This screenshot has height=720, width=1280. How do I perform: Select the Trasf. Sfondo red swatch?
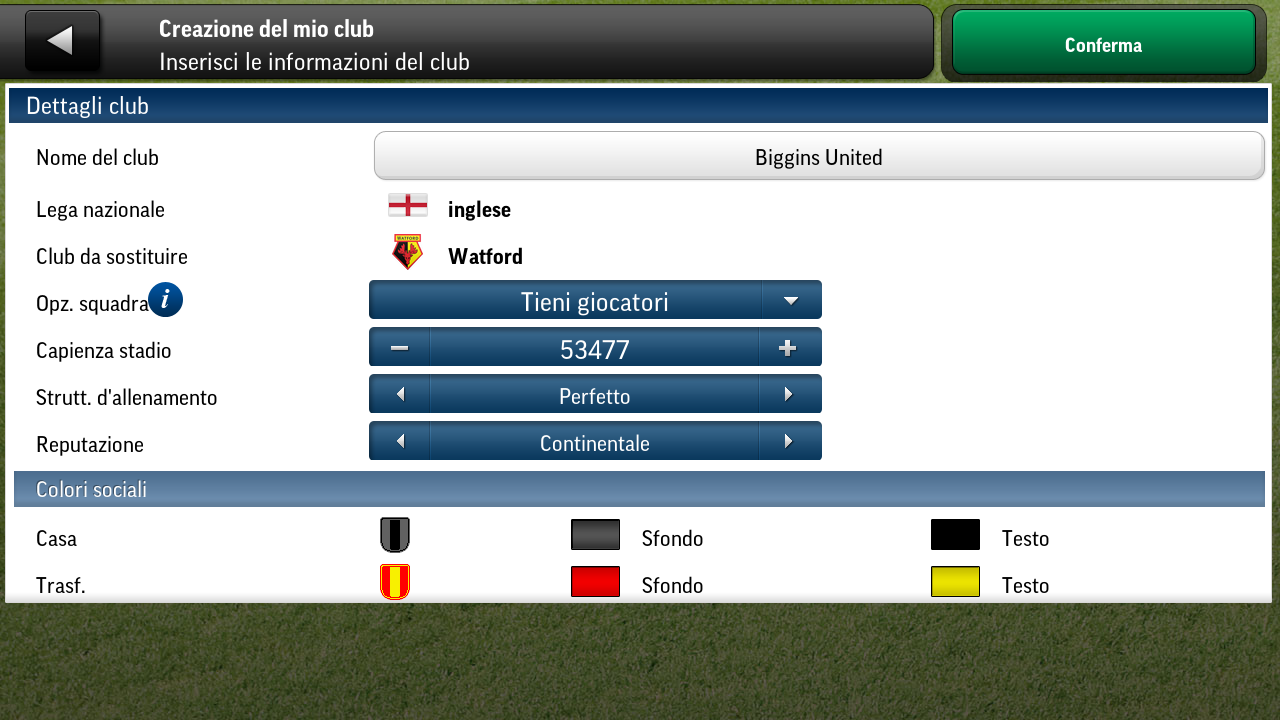pyautogui.click(x=595, y=581)
